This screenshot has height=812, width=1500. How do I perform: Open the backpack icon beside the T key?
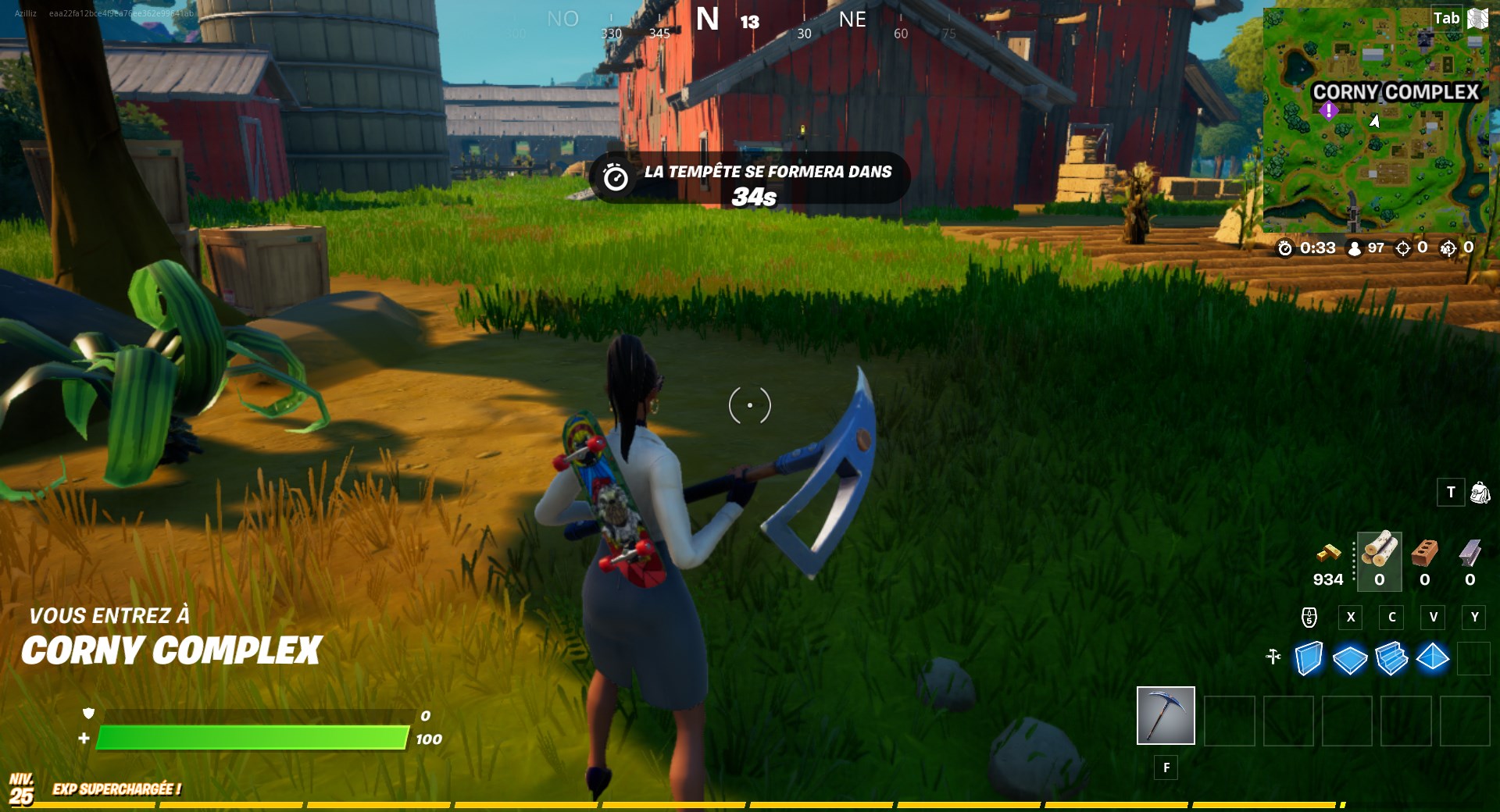pos(1480,493)
